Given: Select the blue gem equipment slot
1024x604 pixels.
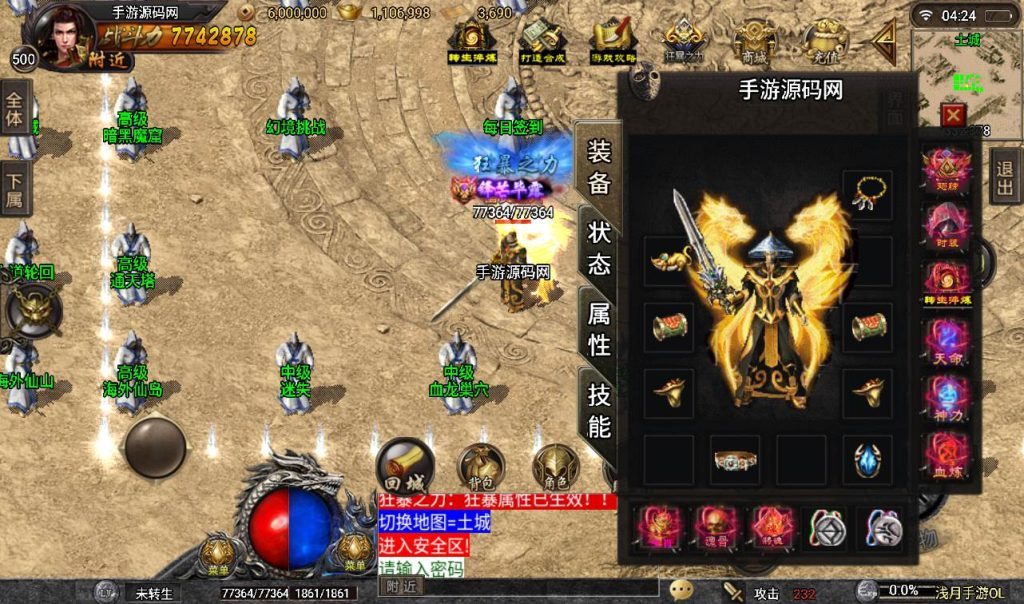Looking at the screenshot, I should 866,459.
